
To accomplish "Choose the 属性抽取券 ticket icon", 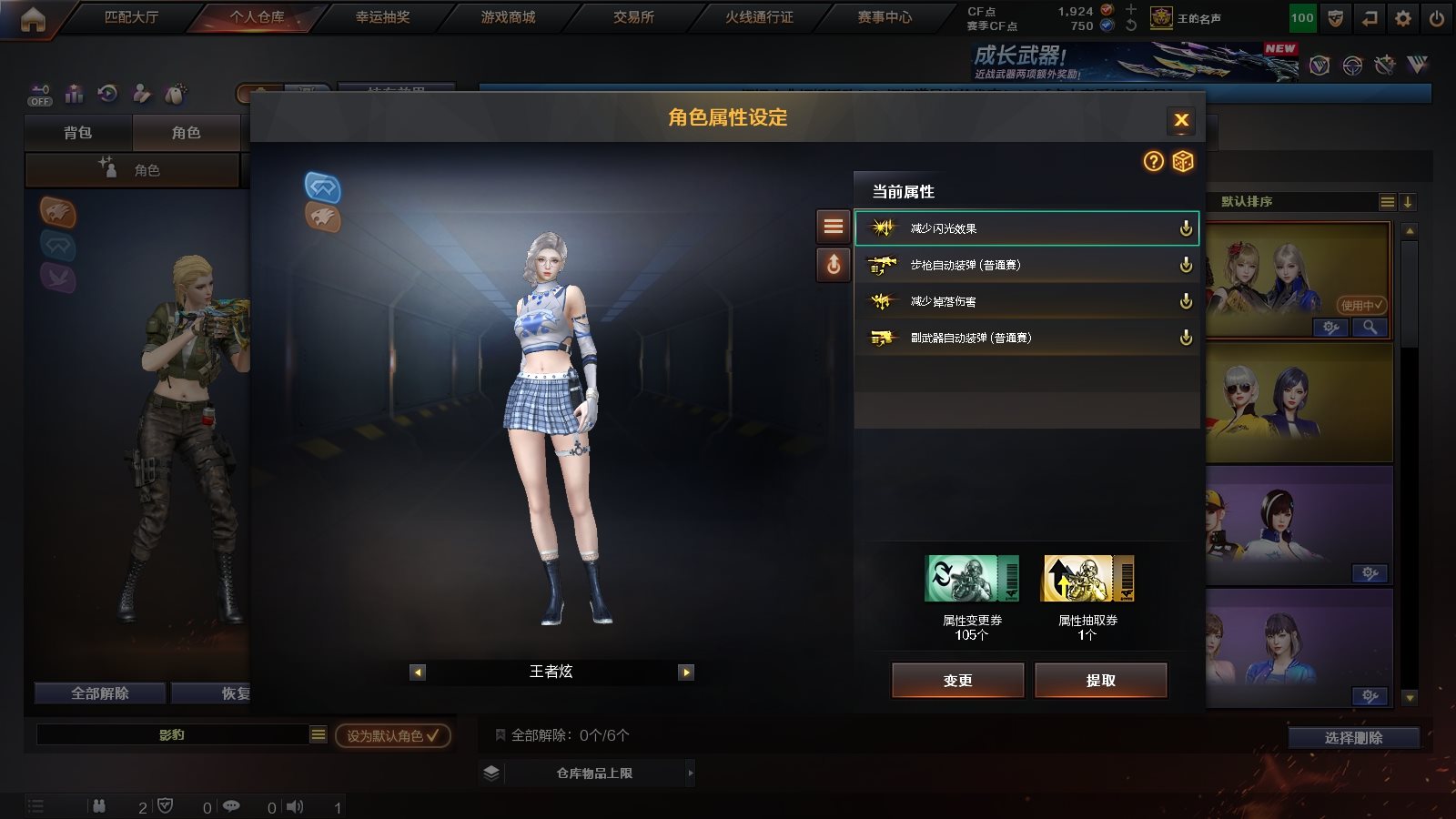I will click(x=1087, y=579).
